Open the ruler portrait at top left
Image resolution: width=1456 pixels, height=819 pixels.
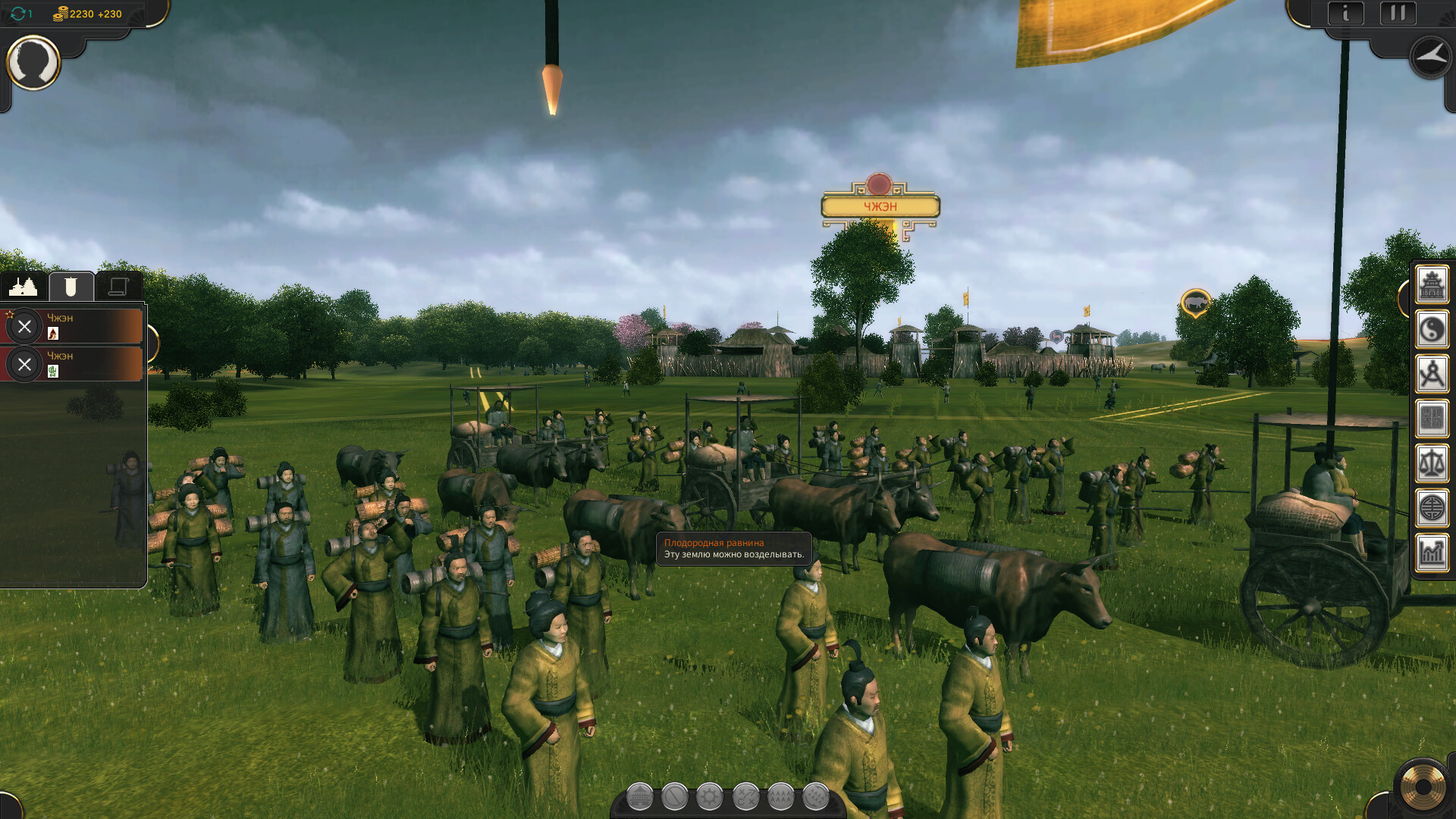point(33,62)
